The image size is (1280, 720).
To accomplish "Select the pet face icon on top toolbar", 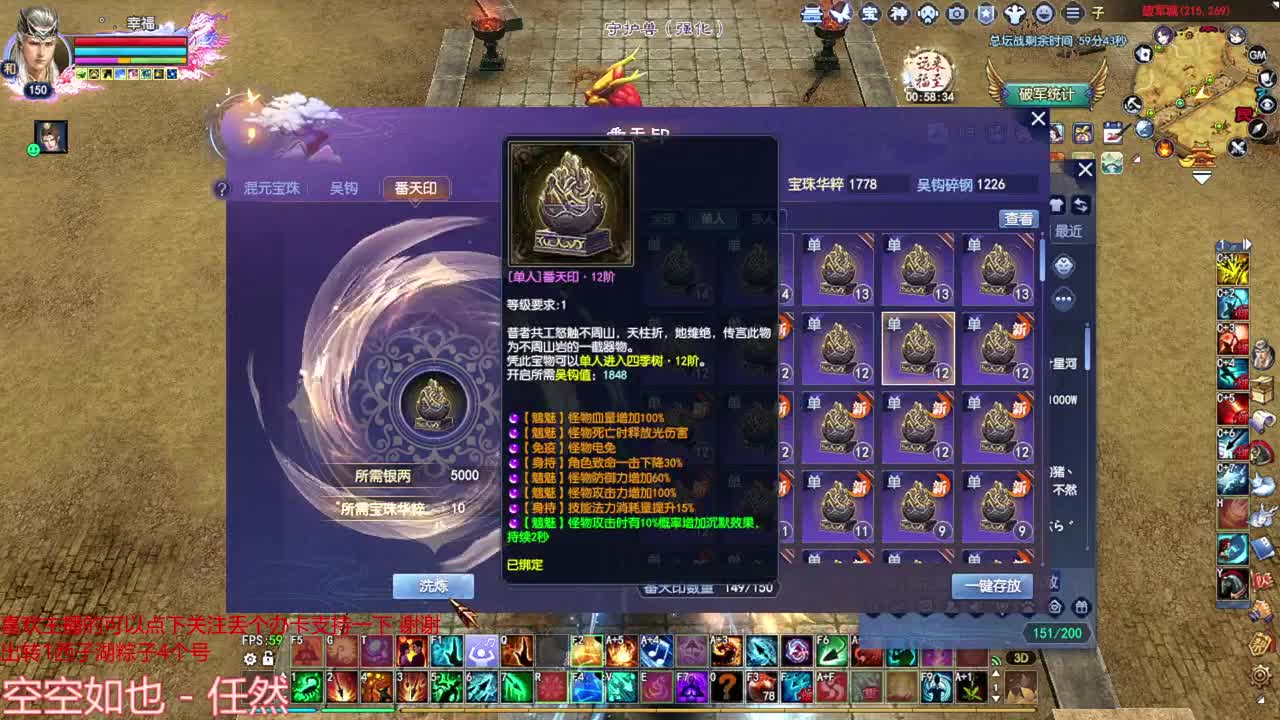I will pyautogui.click(x=927, y=14).
